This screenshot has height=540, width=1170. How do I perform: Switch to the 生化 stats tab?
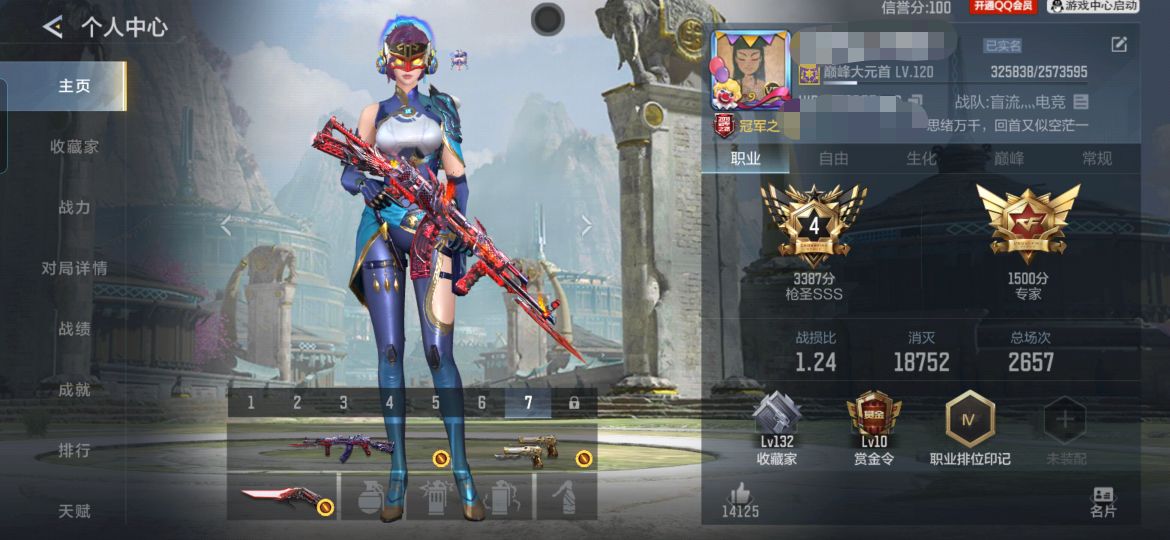click(921, 158)
